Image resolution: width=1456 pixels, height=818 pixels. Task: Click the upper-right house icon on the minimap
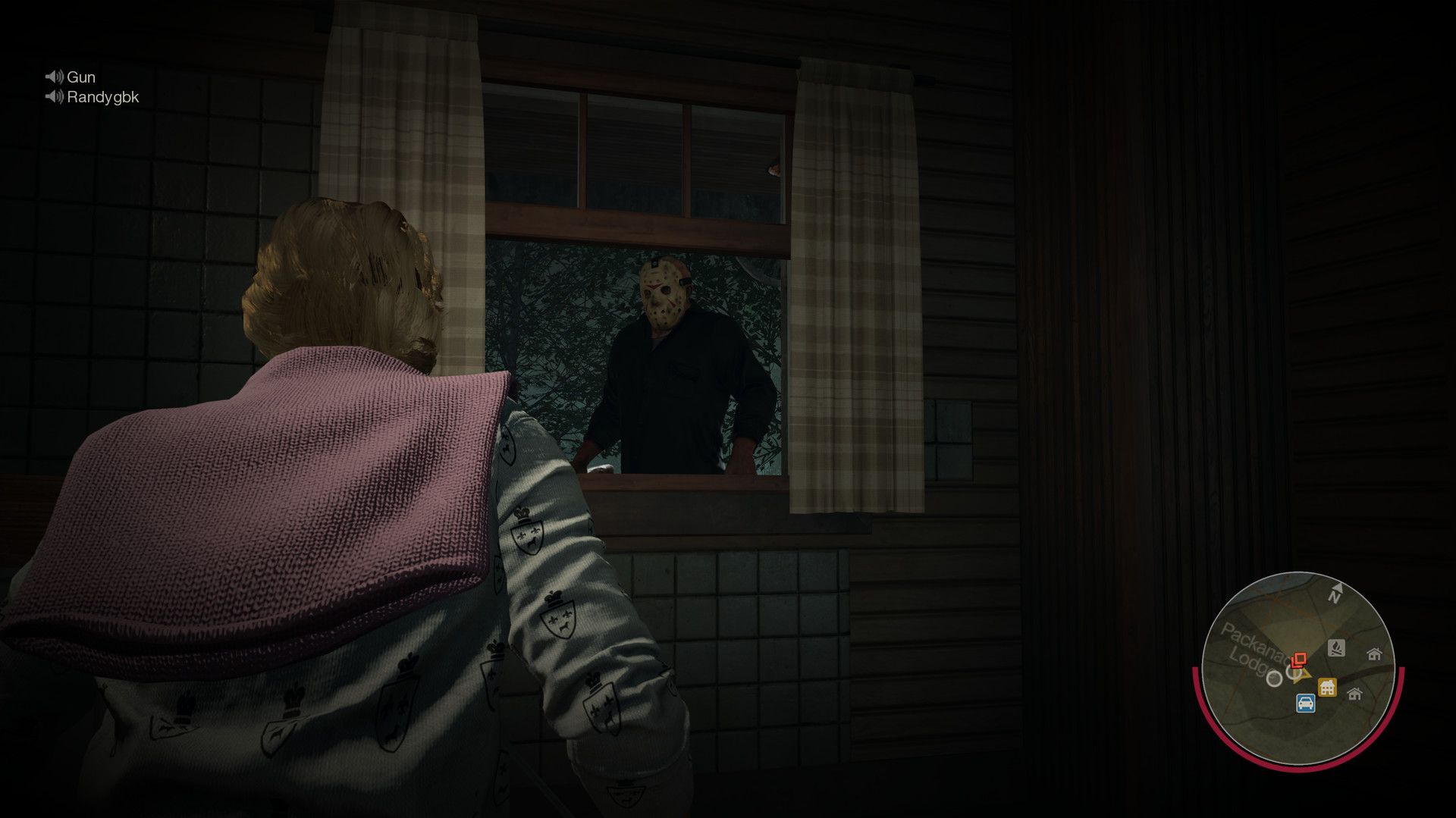[x=1375, y=654]
